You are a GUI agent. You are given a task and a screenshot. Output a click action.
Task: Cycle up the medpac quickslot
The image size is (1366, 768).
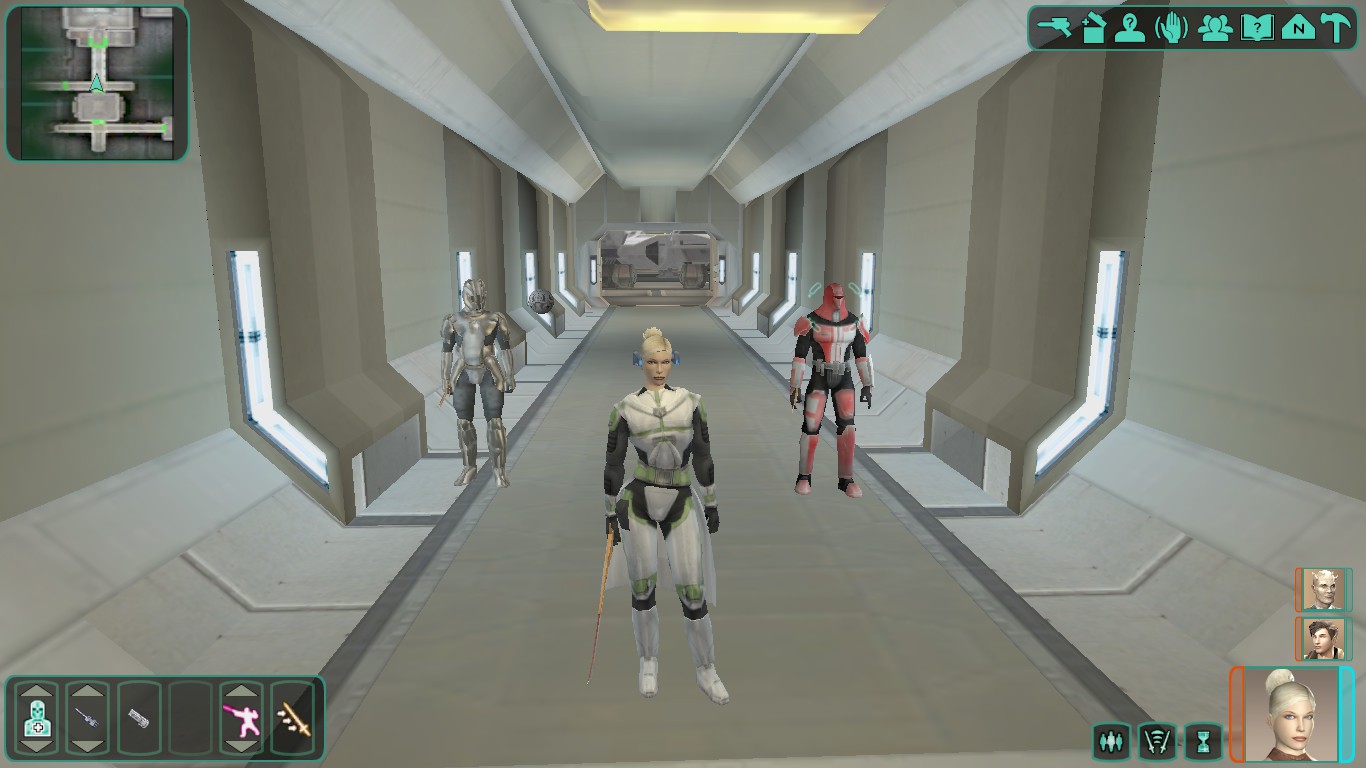point(37,691)
